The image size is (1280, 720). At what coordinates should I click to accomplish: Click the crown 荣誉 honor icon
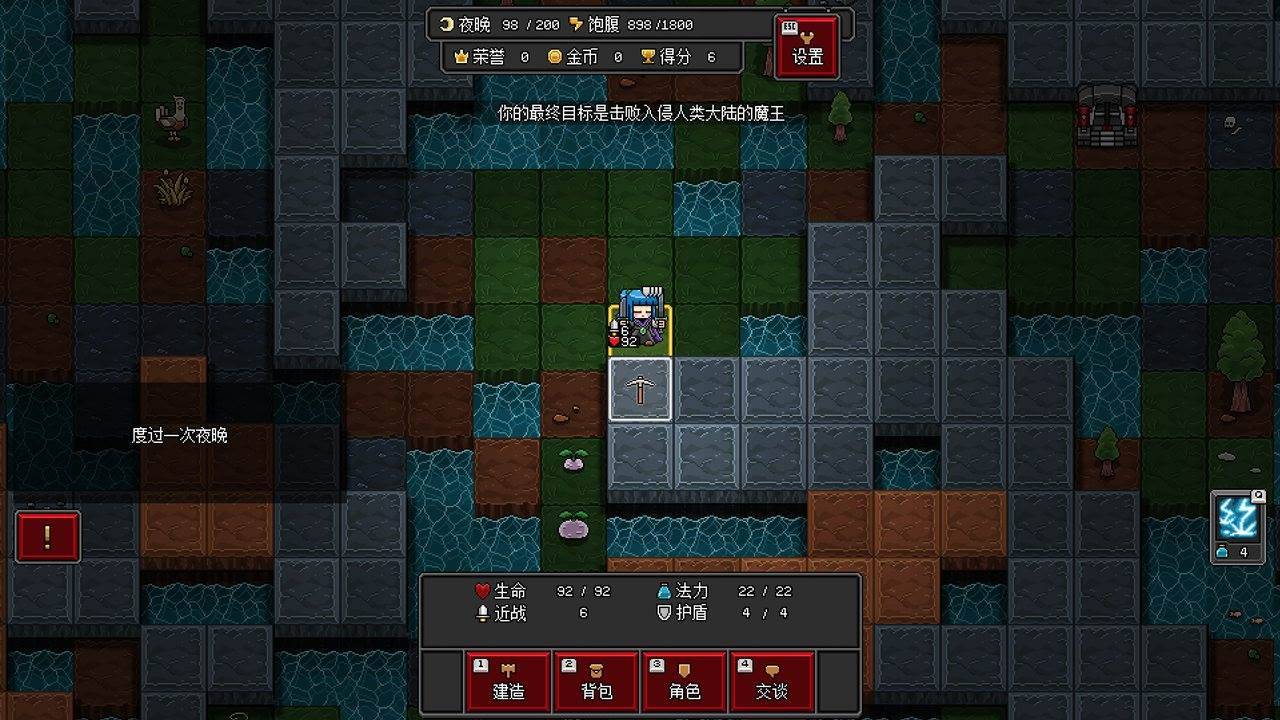(460, 57)
